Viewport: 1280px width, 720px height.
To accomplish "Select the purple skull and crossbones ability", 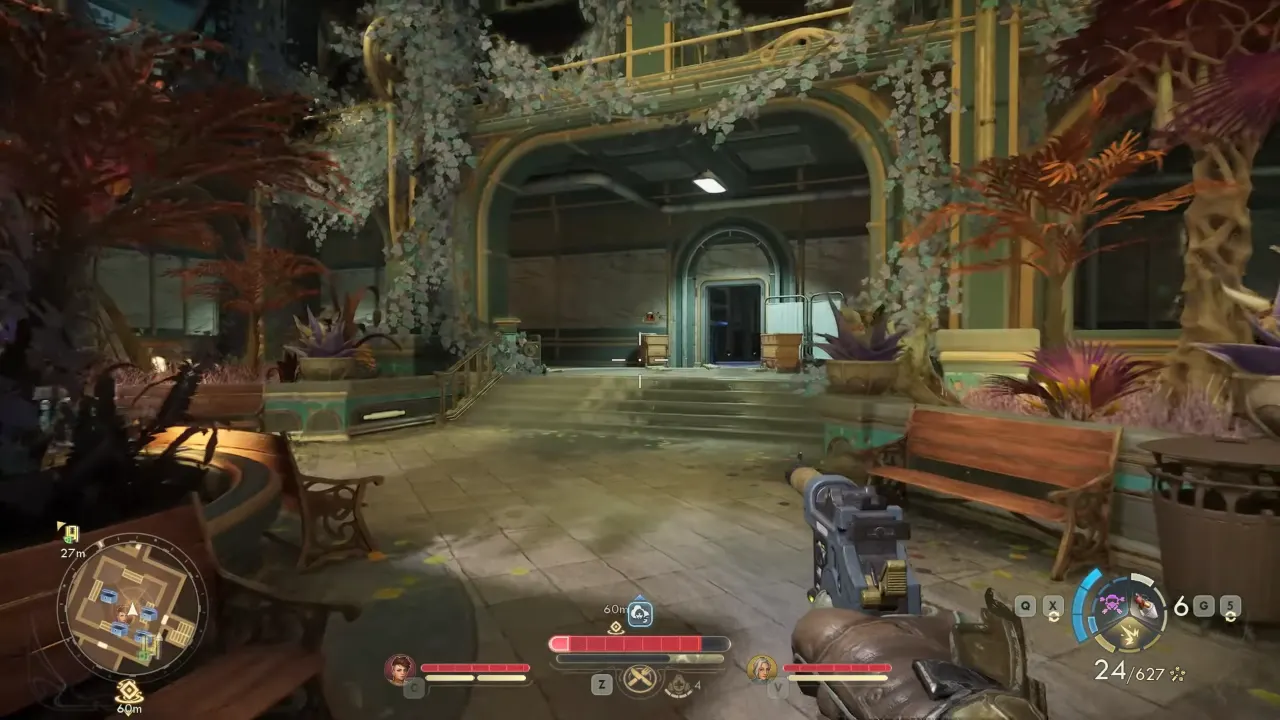I will (x=1112, y=602).
